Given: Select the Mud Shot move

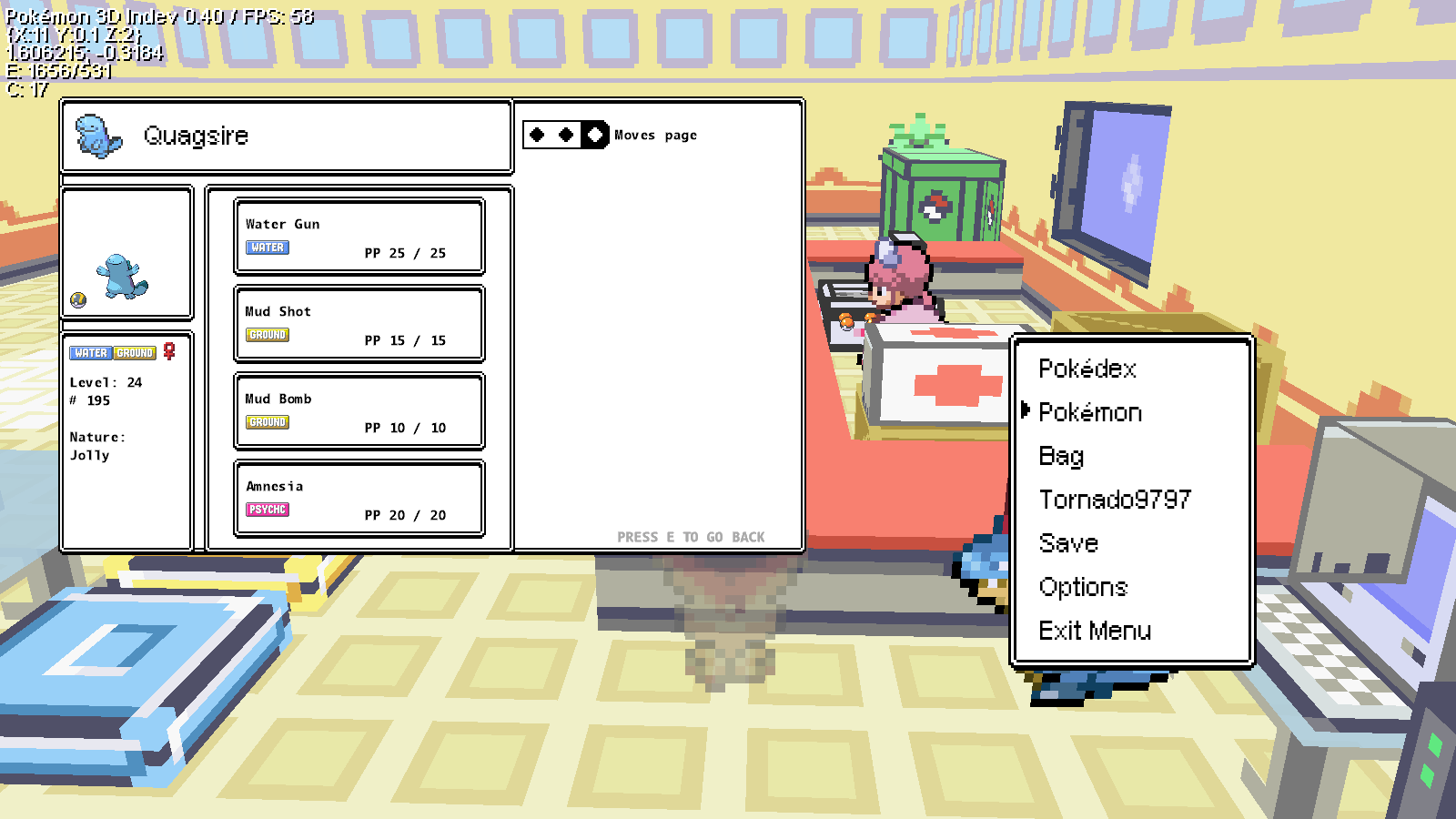Looking at the screenshot, I should point(359,324).
